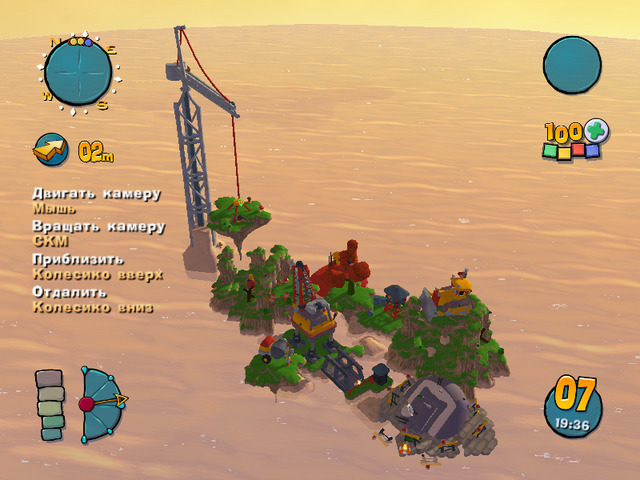Click the compass in the corner
This screenshot has width=640, height=480.
[78, 73]
